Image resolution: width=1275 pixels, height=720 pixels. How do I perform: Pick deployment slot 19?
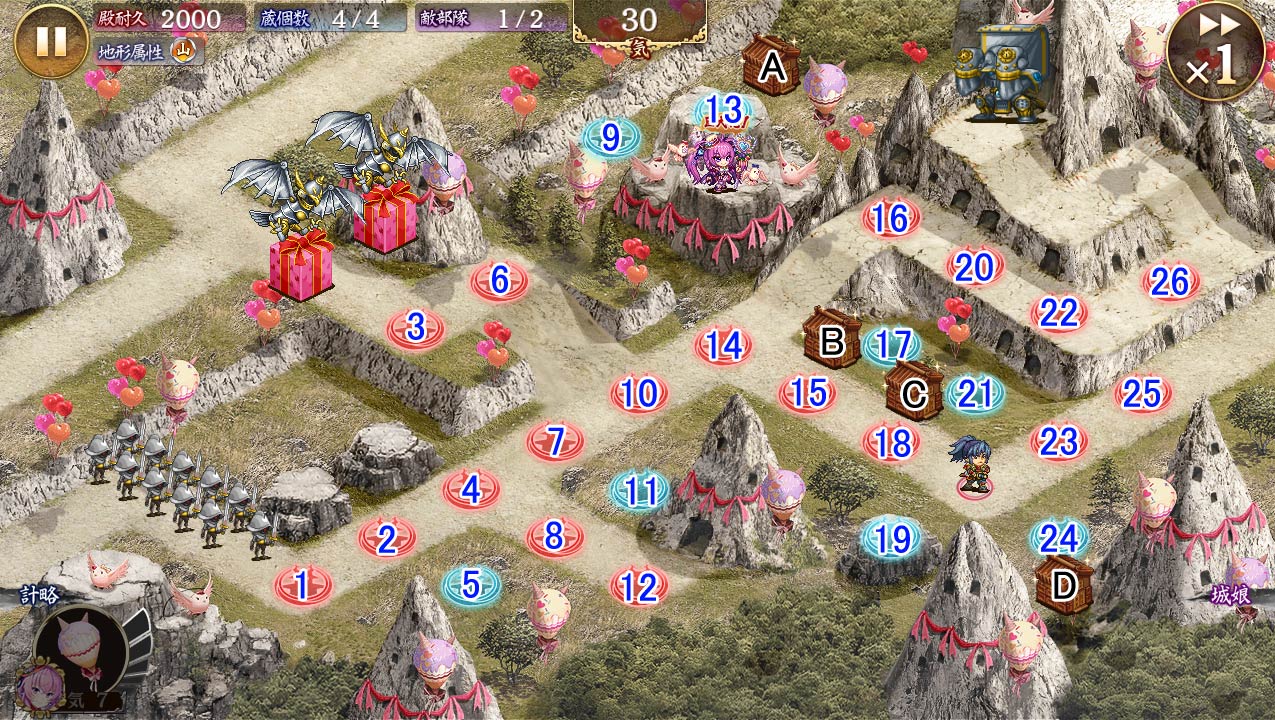pos(891,540)
